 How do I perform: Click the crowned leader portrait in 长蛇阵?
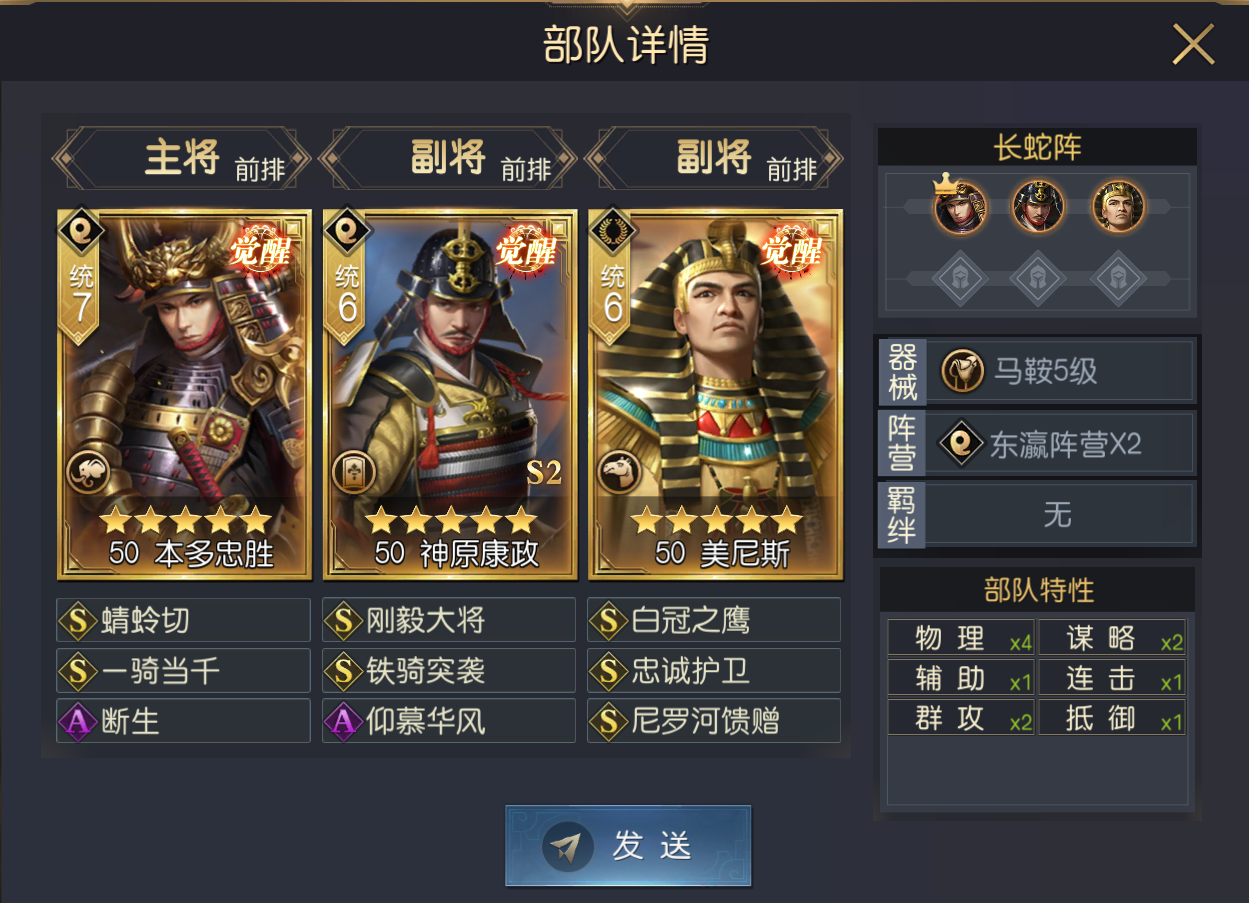tap(960, 207)
